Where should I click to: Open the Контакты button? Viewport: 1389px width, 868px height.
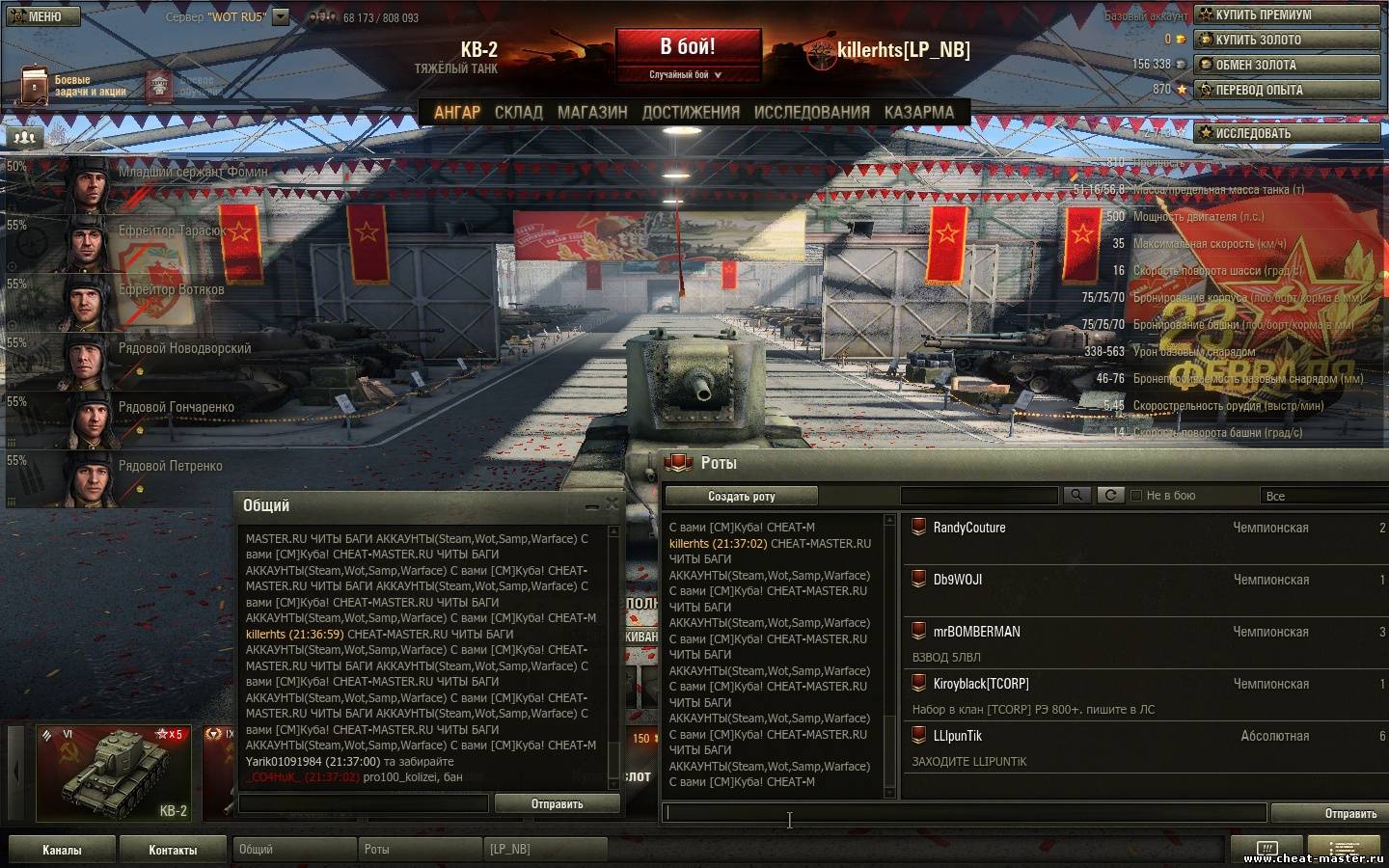click(x=173, y=850)
